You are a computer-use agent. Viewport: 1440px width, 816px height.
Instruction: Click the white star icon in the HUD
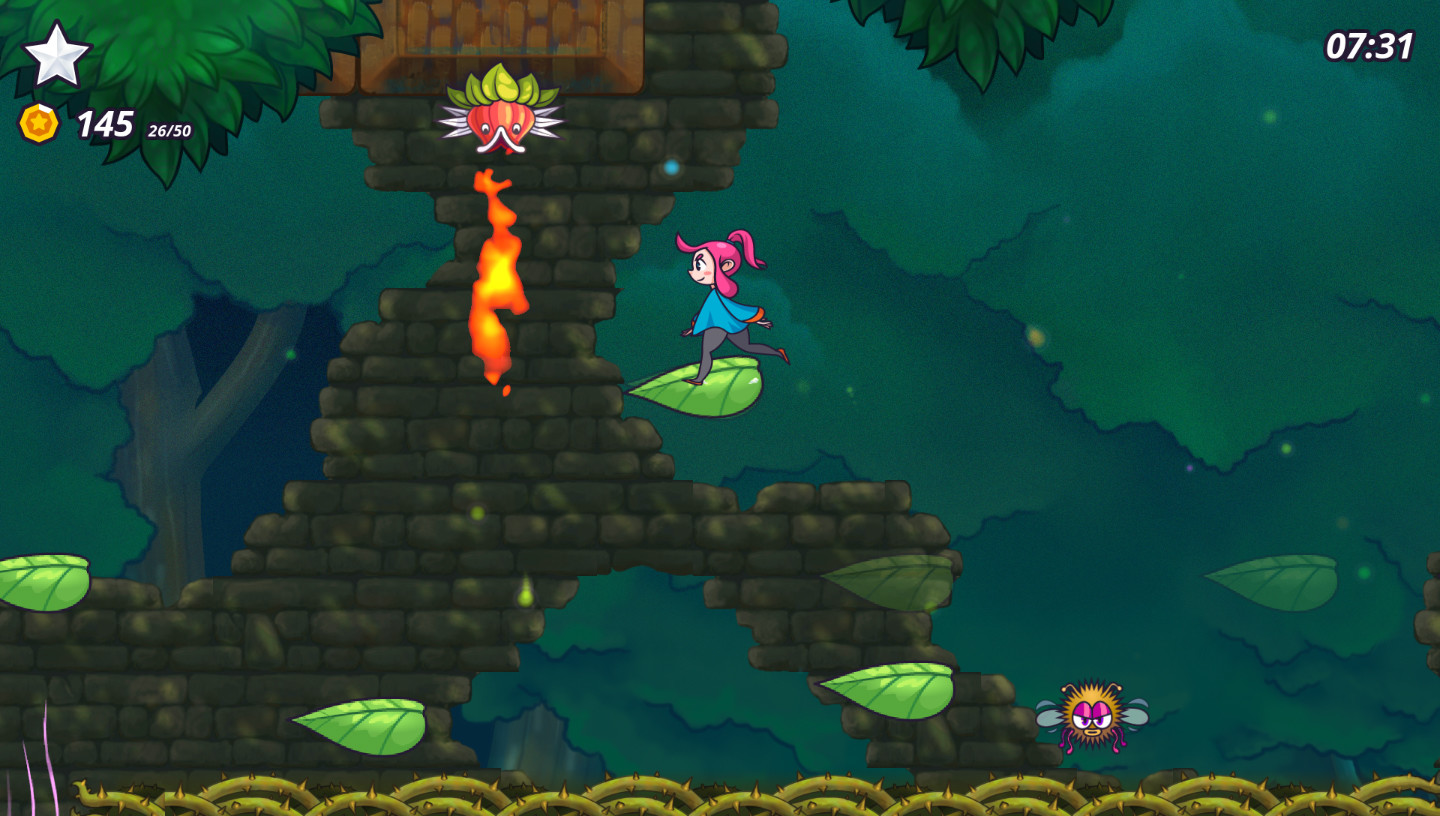point(58,55)
